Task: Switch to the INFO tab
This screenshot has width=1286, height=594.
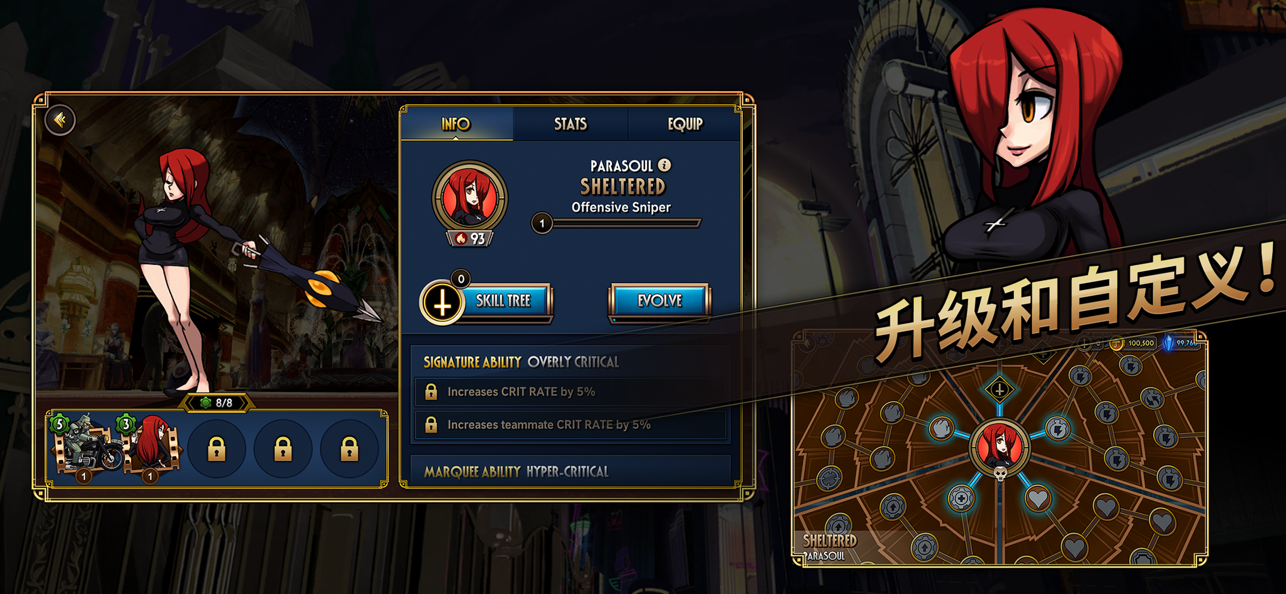Action: tap(456, 124)
